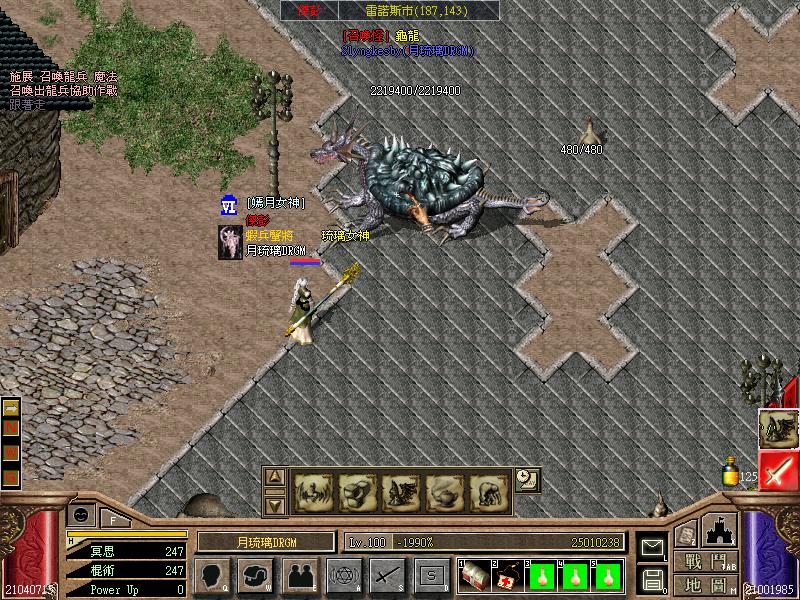Click the floppy disk save icon

[x=653, y=579]
